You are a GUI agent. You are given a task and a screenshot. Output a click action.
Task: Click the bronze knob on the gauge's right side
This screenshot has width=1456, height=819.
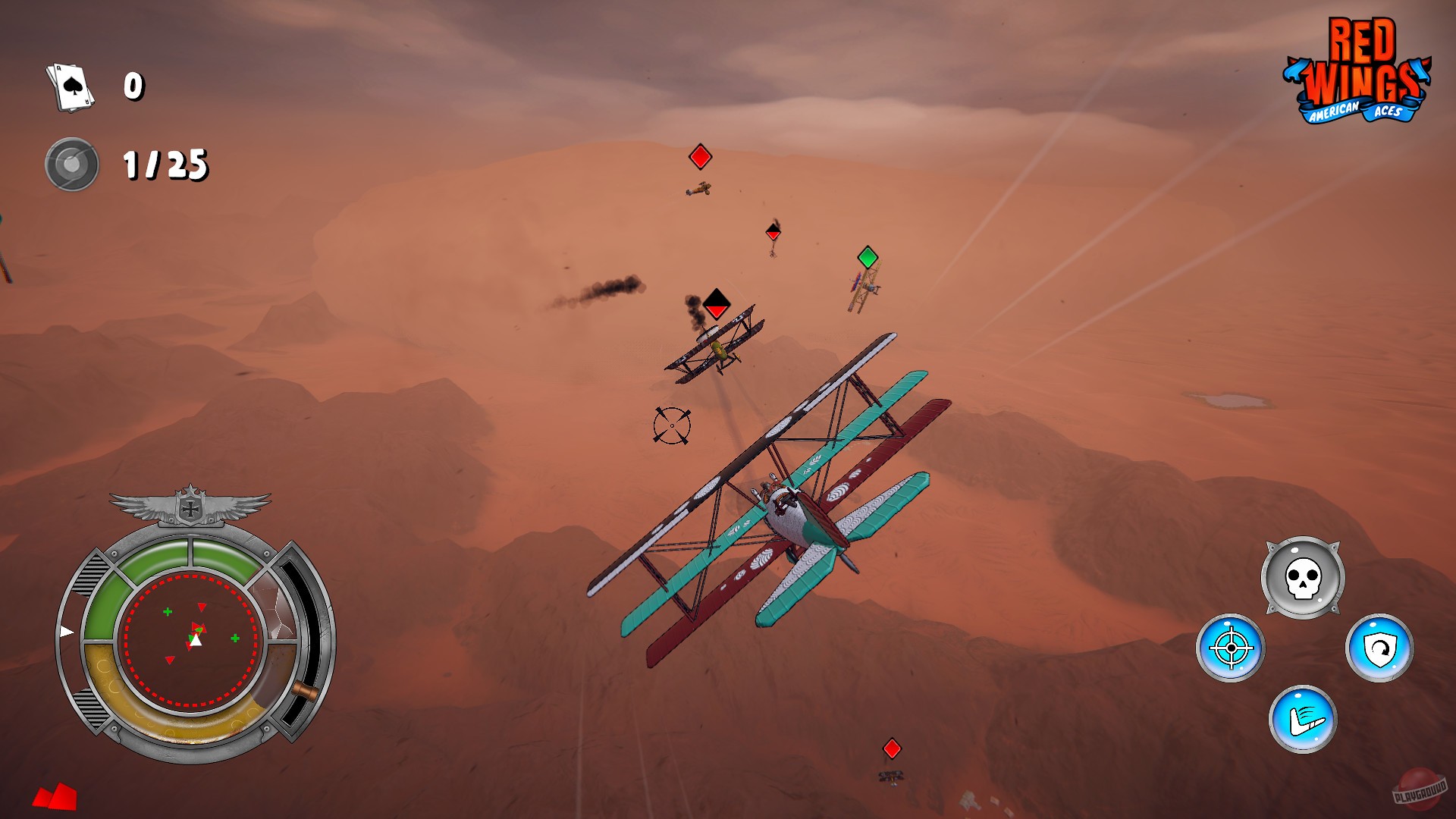(306, 692)
